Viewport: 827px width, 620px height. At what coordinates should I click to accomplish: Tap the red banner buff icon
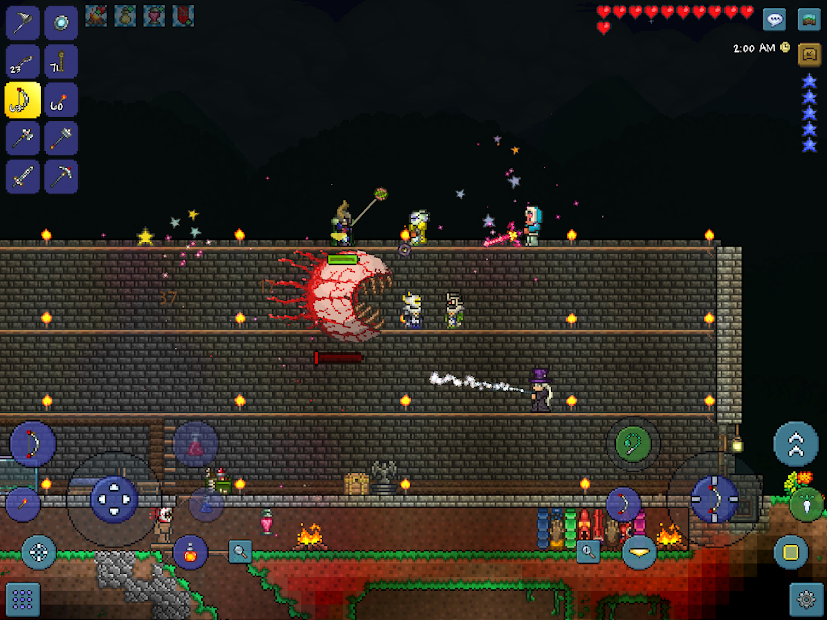183,15
